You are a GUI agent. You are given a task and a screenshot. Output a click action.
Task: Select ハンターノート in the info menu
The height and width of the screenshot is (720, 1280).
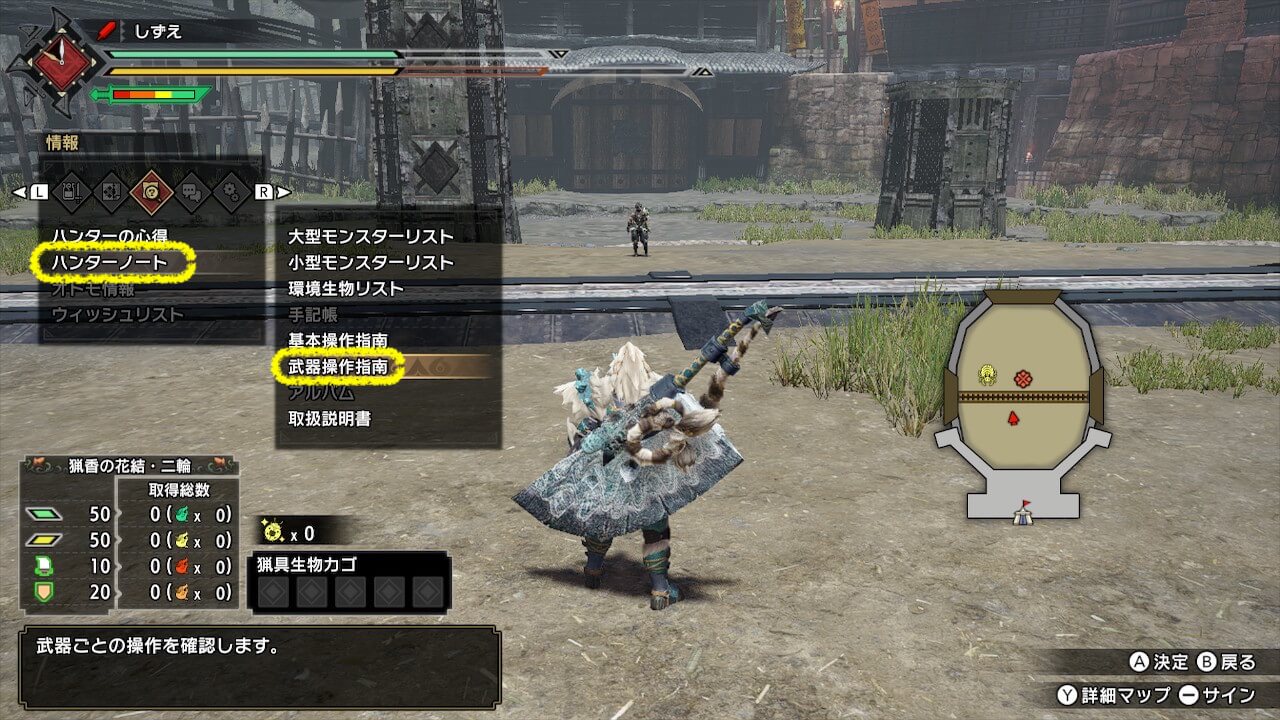tap(111, 263)
